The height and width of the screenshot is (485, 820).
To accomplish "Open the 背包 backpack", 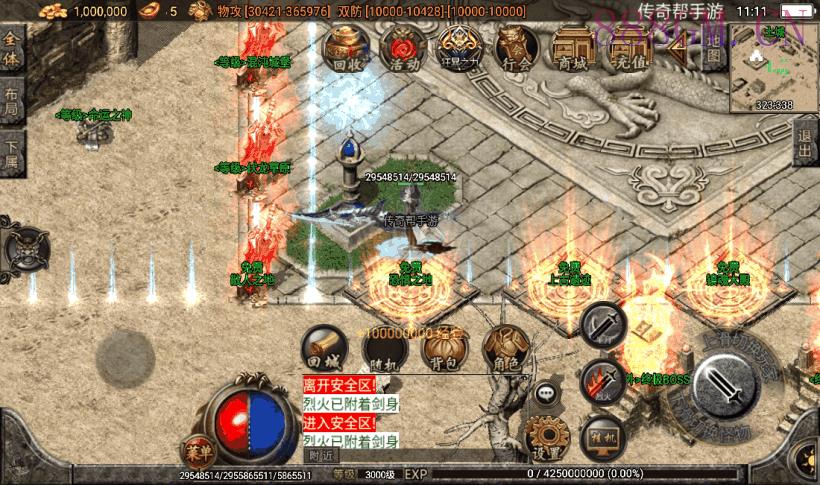I will coord(444,349).
